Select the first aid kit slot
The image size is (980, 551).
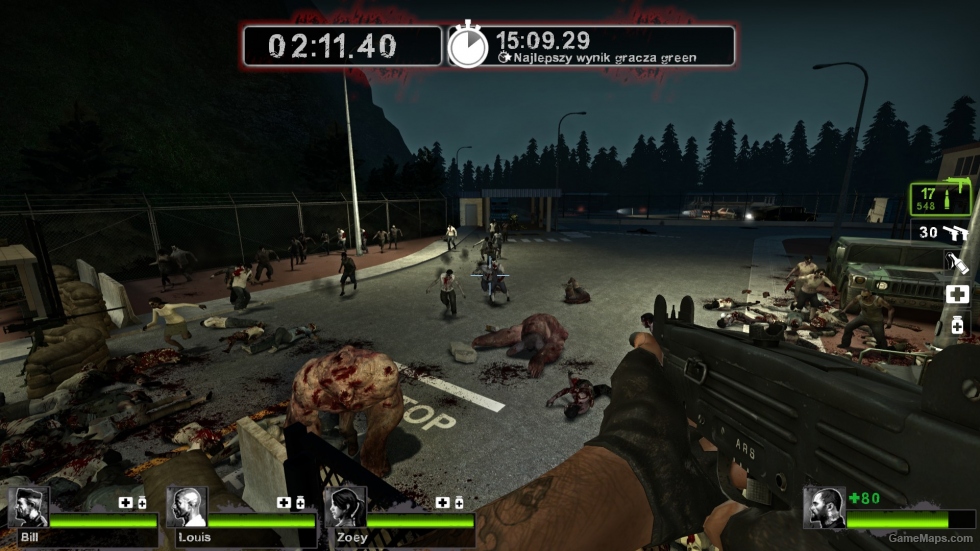coord(957,294)
